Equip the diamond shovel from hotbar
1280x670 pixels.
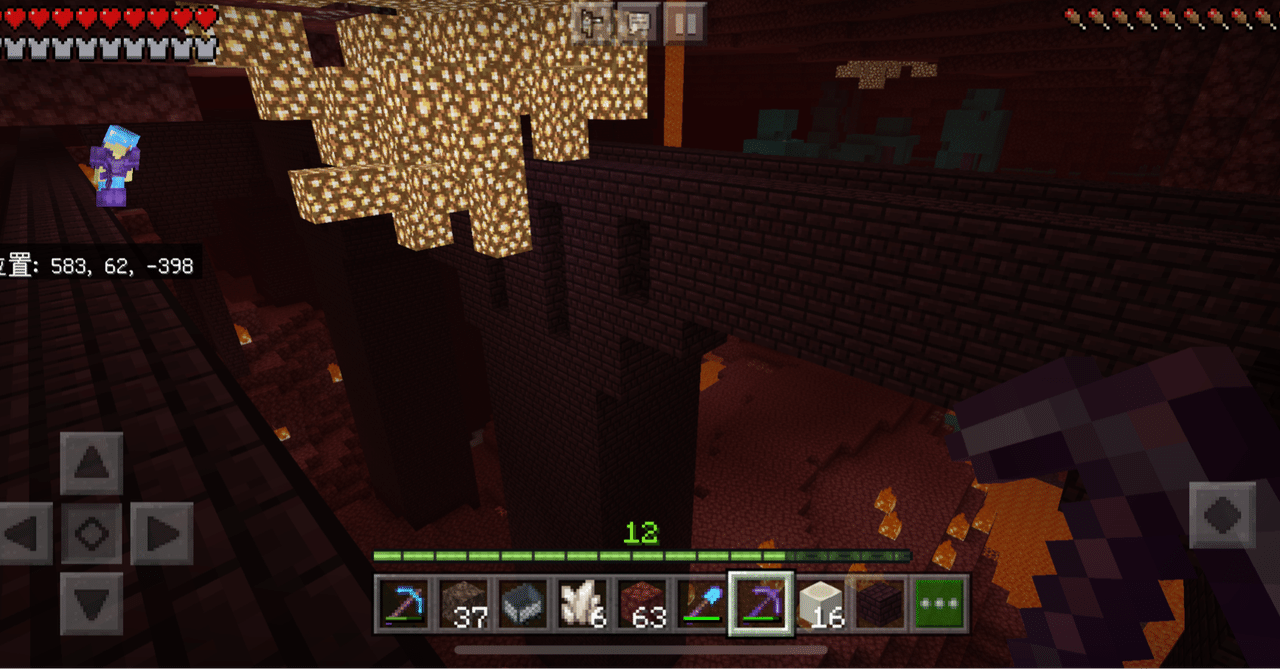coord(701,603)
